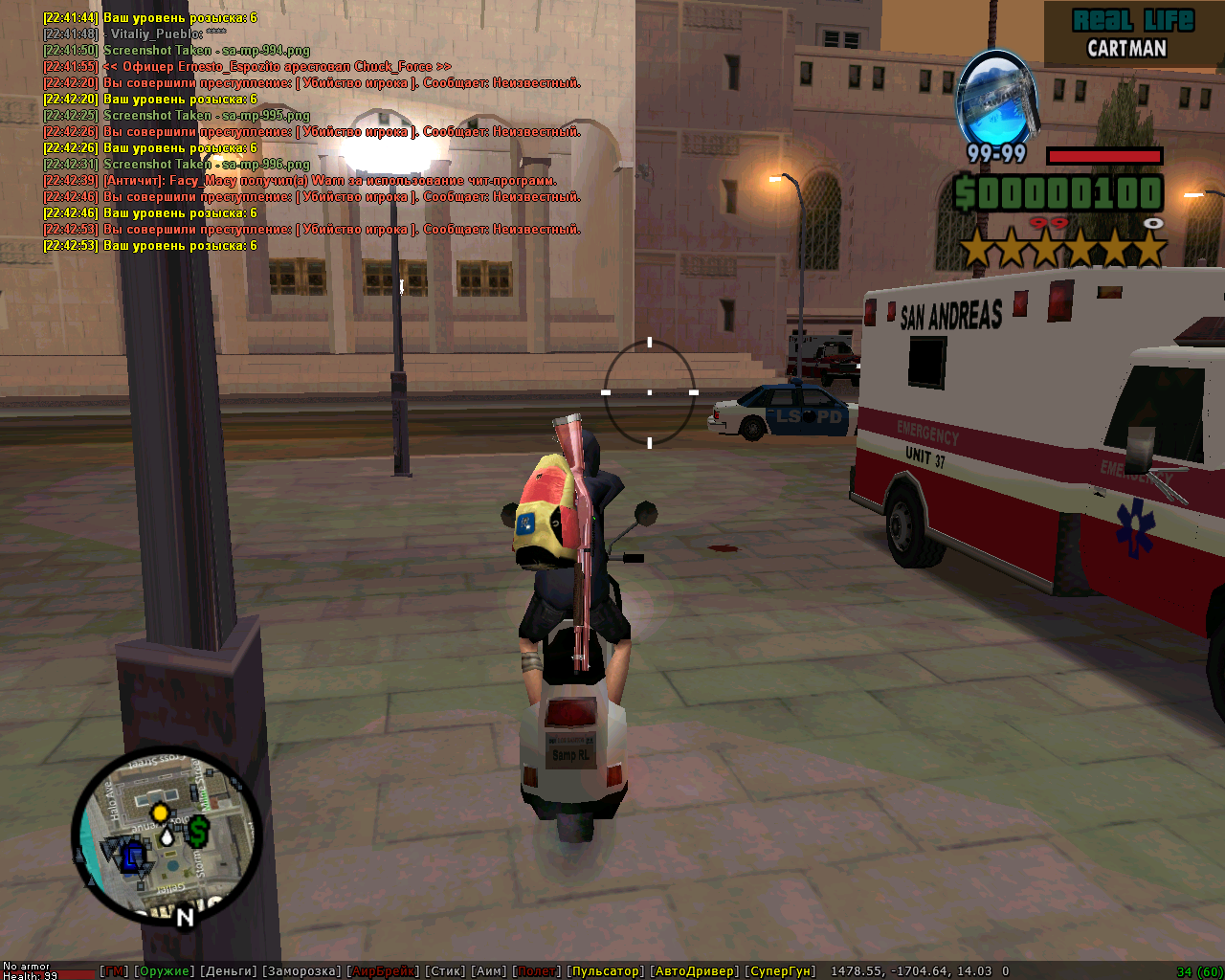
Task: Toggle the Полет option
Action: tap(537, 971)
